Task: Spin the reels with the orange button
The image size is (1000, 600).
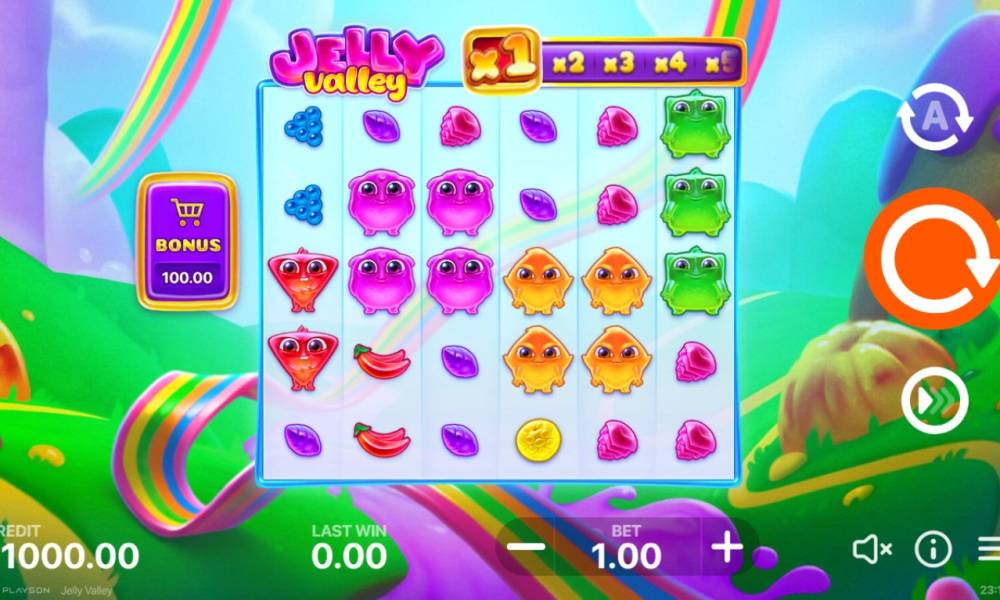Action: click(930, 257)
